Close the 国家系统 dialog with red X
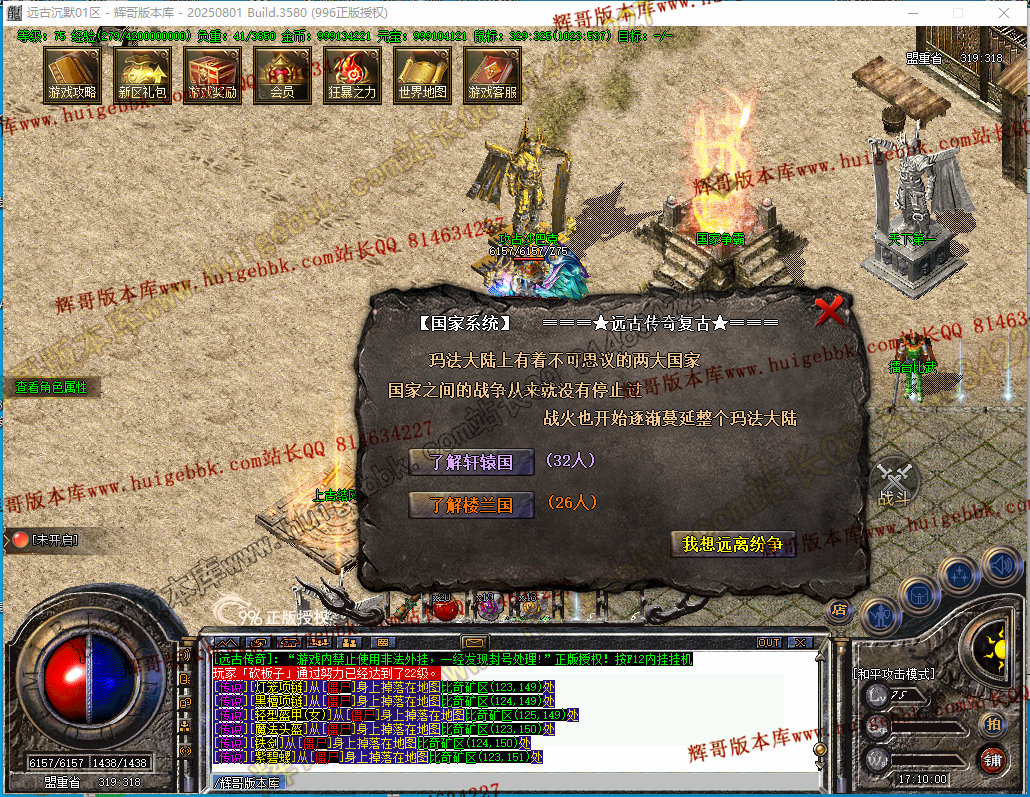Screen dimensions: 1030x797 (x=830, y=312)
